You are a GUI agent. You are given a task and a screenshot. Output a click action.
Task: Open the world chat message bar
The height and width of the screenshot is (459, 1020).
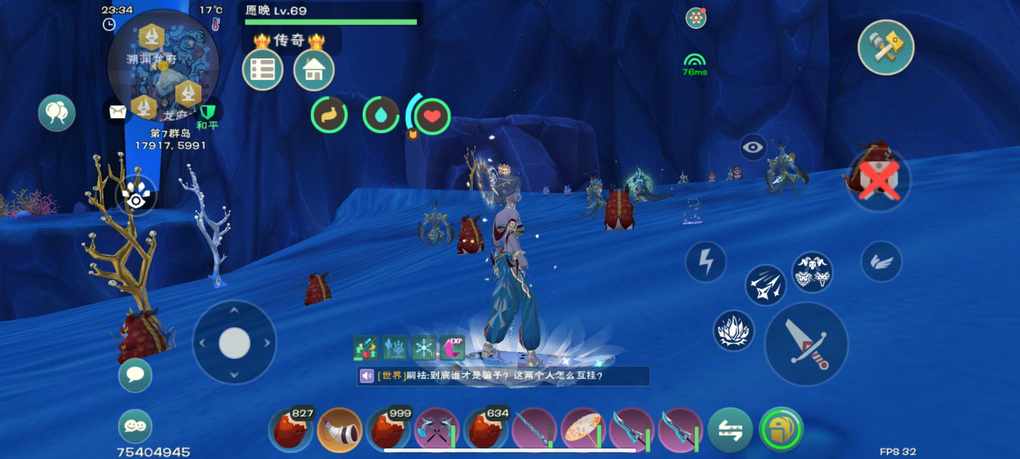point(505,376)
